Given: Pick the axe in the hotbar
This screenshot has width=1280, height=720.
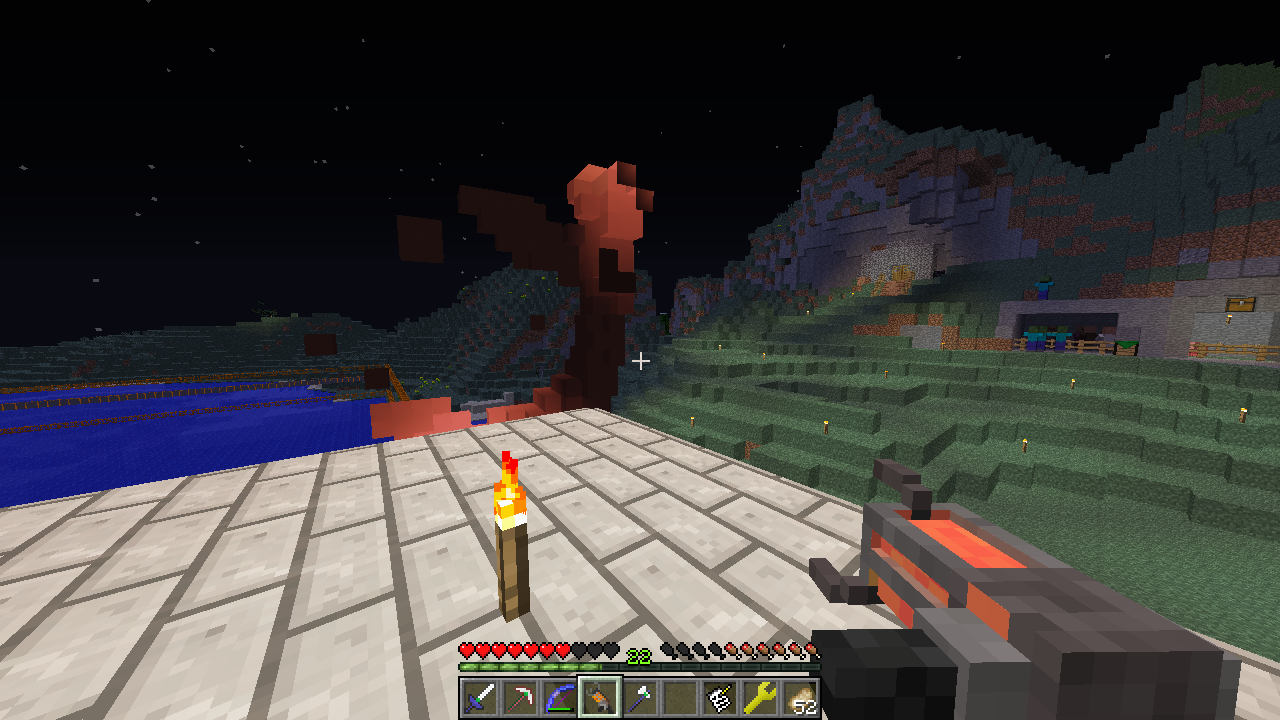Looking at the screenshot, I should 640,697.
